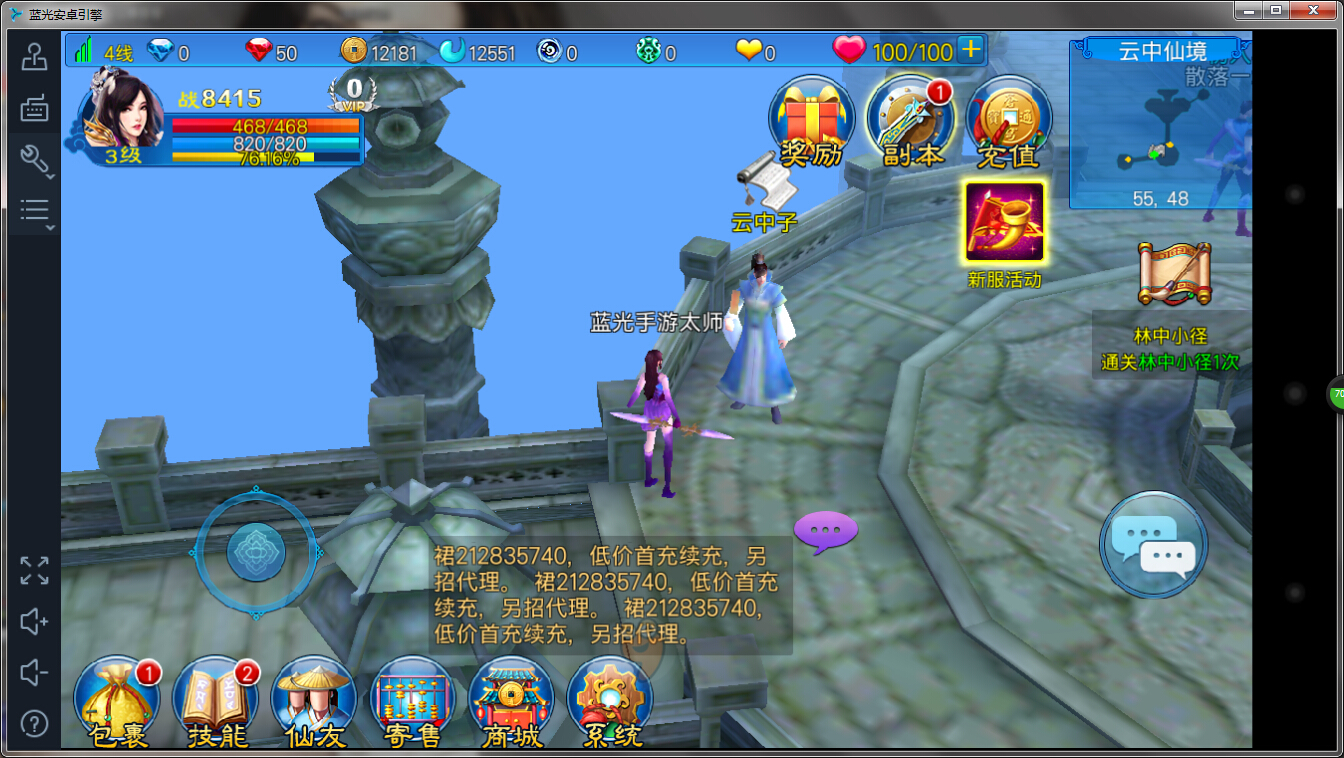1344x758 pixels.
Task: Open the 充值 recharge menu
Action: click(x=1009, y=120)
